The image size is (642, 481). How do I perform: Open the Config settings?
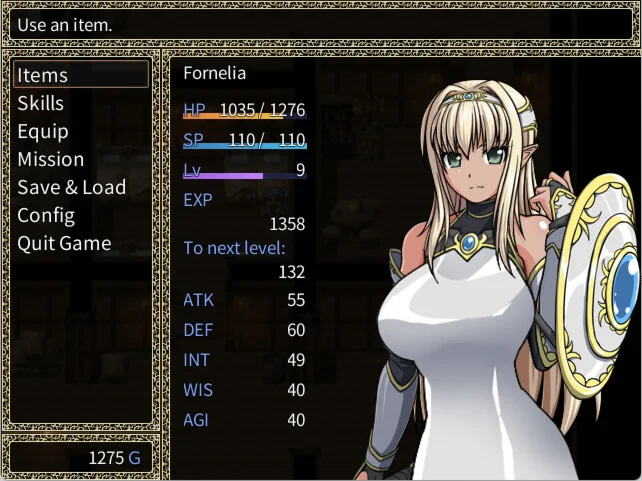pos(46,215)
